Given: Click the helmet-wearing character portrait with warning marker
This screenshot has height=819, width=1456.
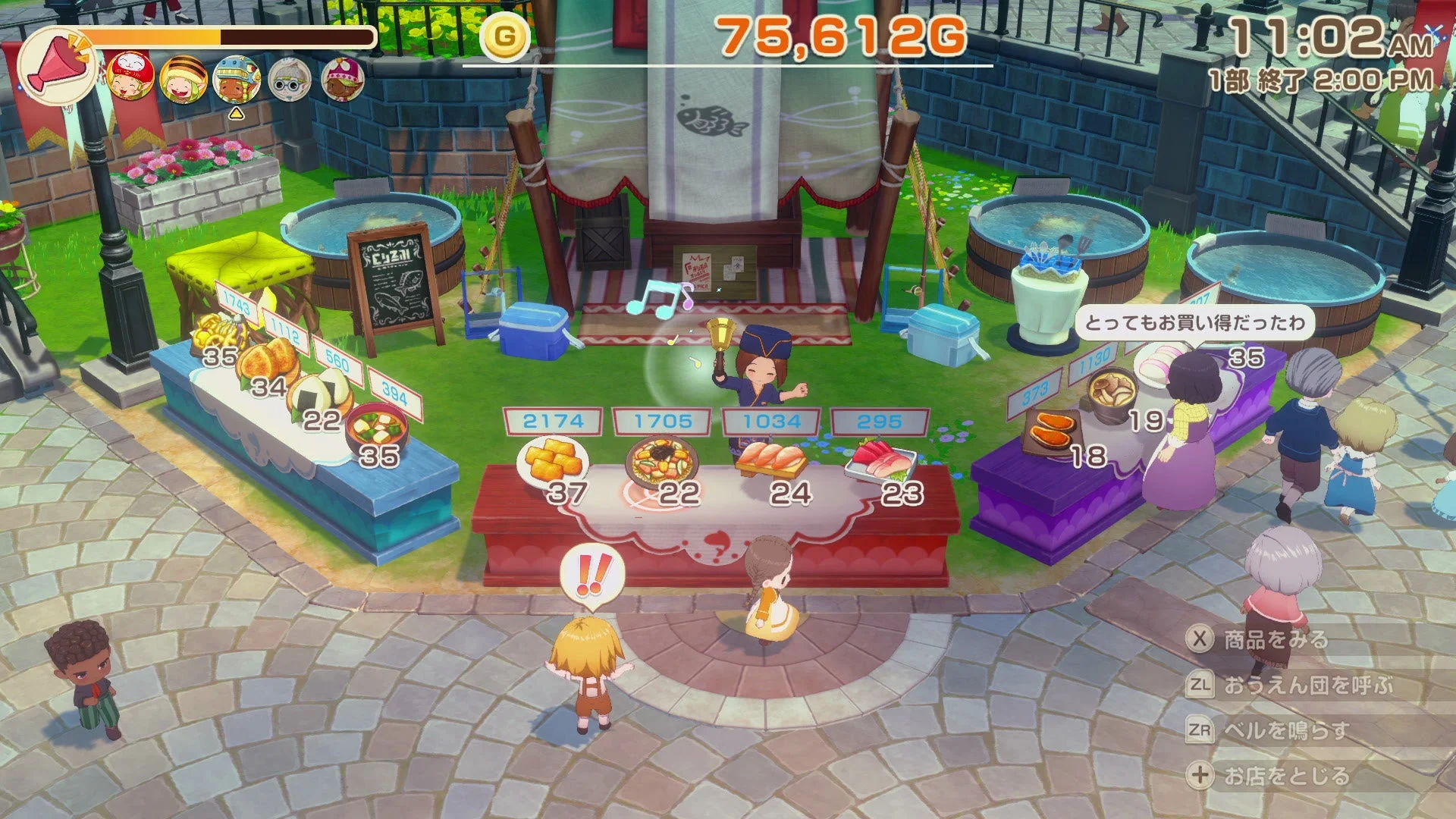Looking at the screenshot, I should click(237, 79).
